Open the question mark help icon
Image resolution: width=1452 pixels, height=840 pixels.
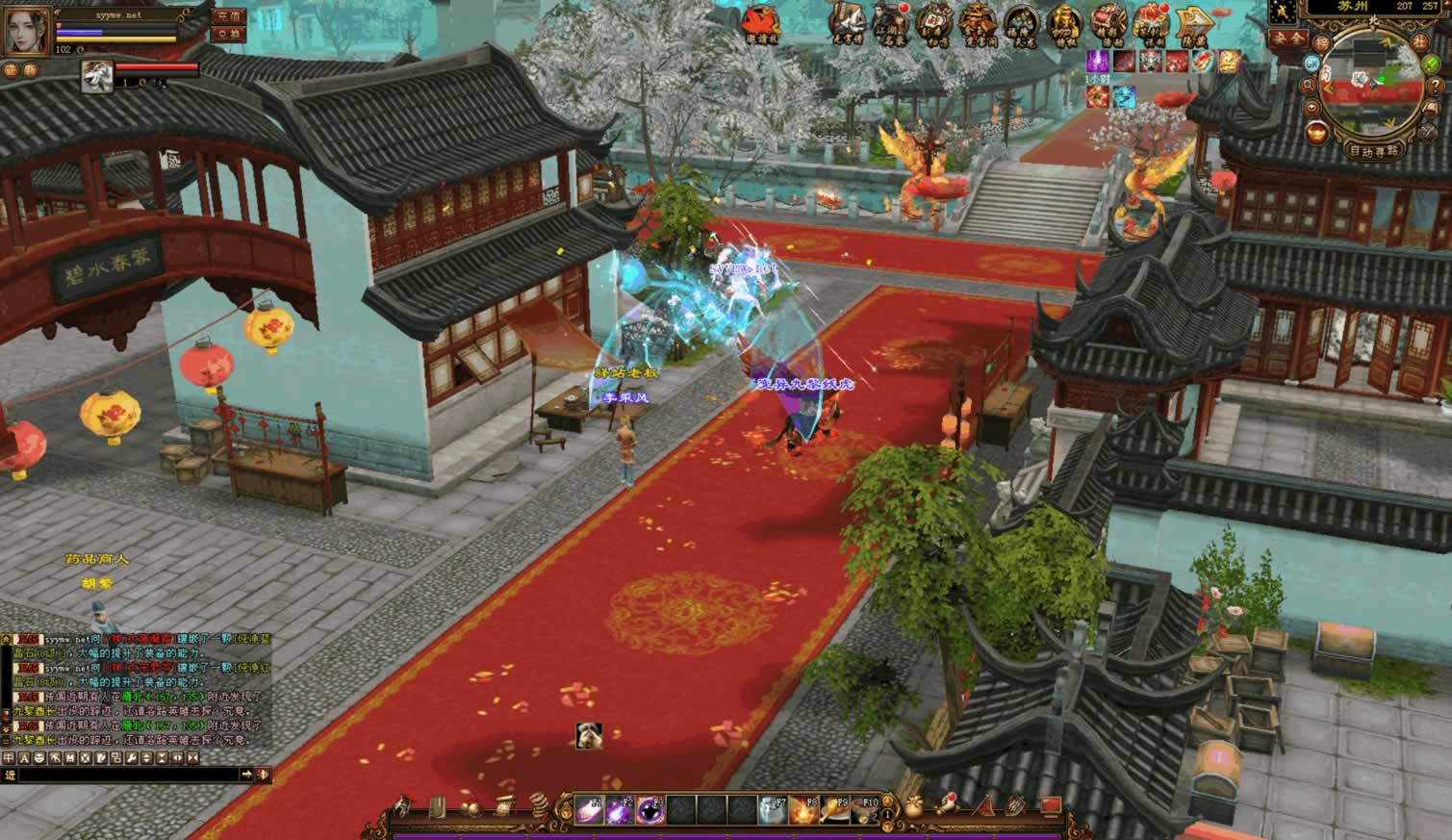(1435, 87)
